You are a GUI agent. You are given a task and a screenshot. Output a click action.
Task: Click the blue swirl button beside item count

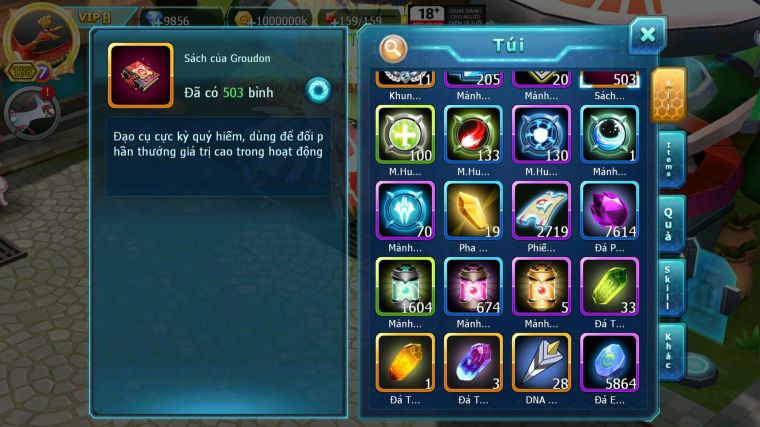[x=318, y=89]
